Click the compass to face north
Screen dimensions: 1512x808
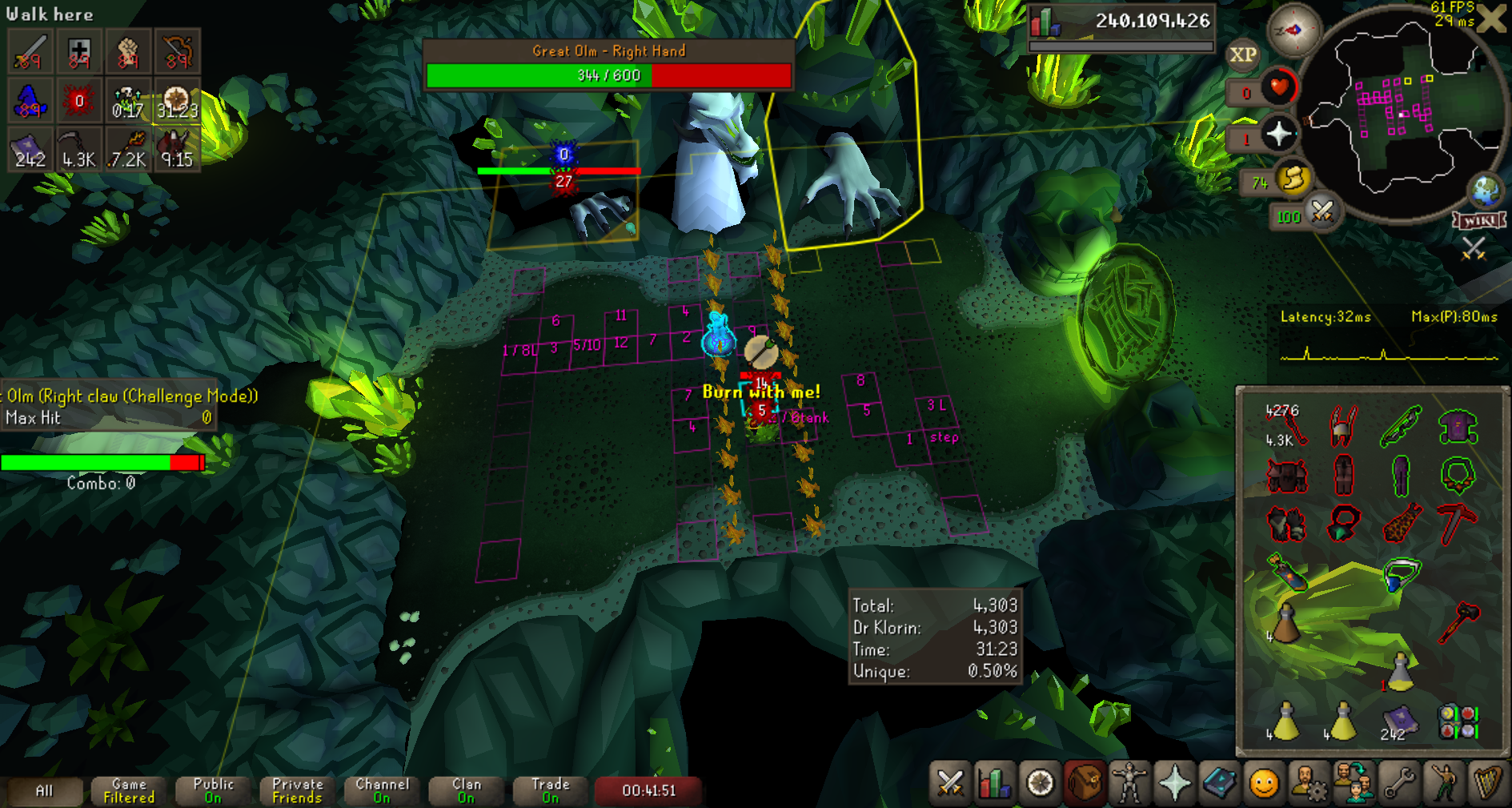coord(1293,30)
